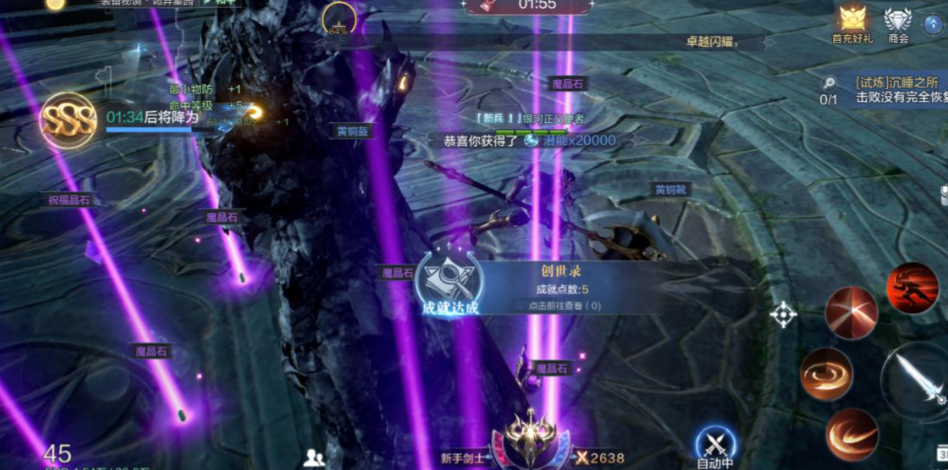Open the 沉睡之所 trial quest tracker
This screenshot has width=948, height=470.
point(895,91)
